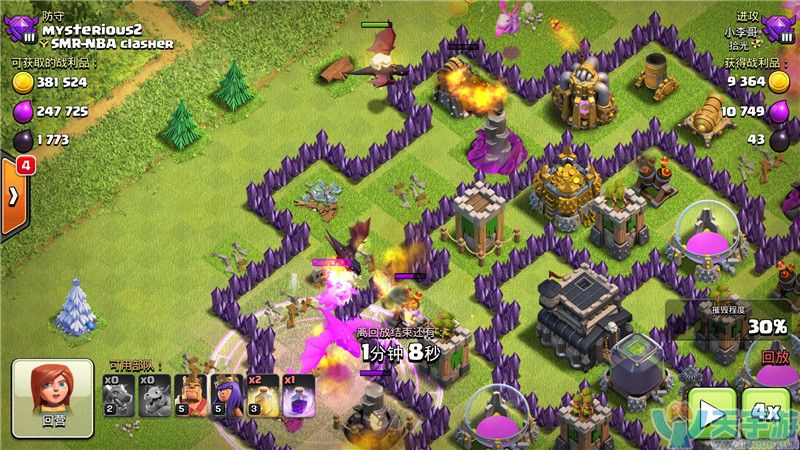
Task: Choose the purple rage spell slot
Action: click(298, 395)
